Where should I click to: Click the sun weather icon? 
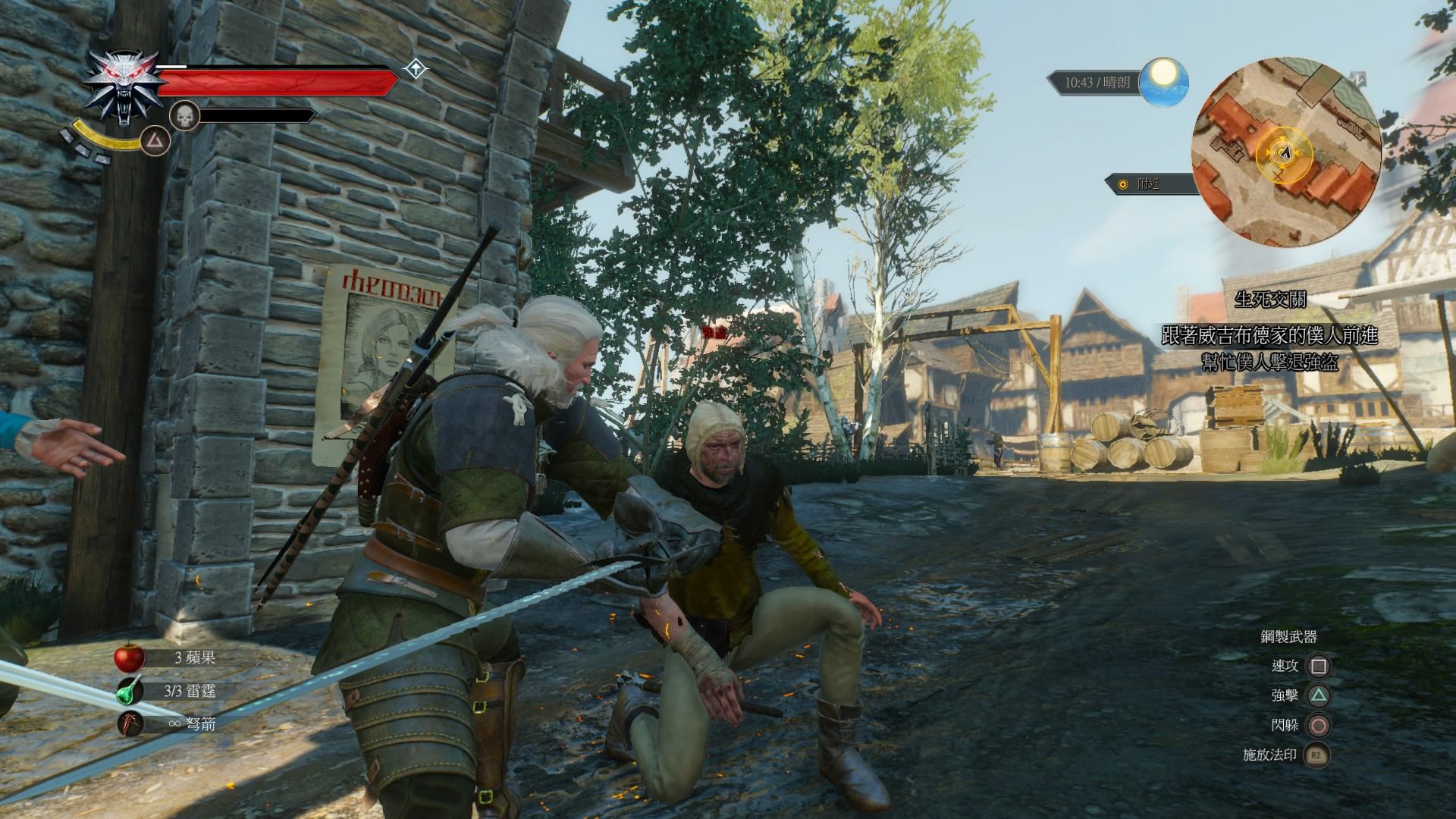[1165, 82]
